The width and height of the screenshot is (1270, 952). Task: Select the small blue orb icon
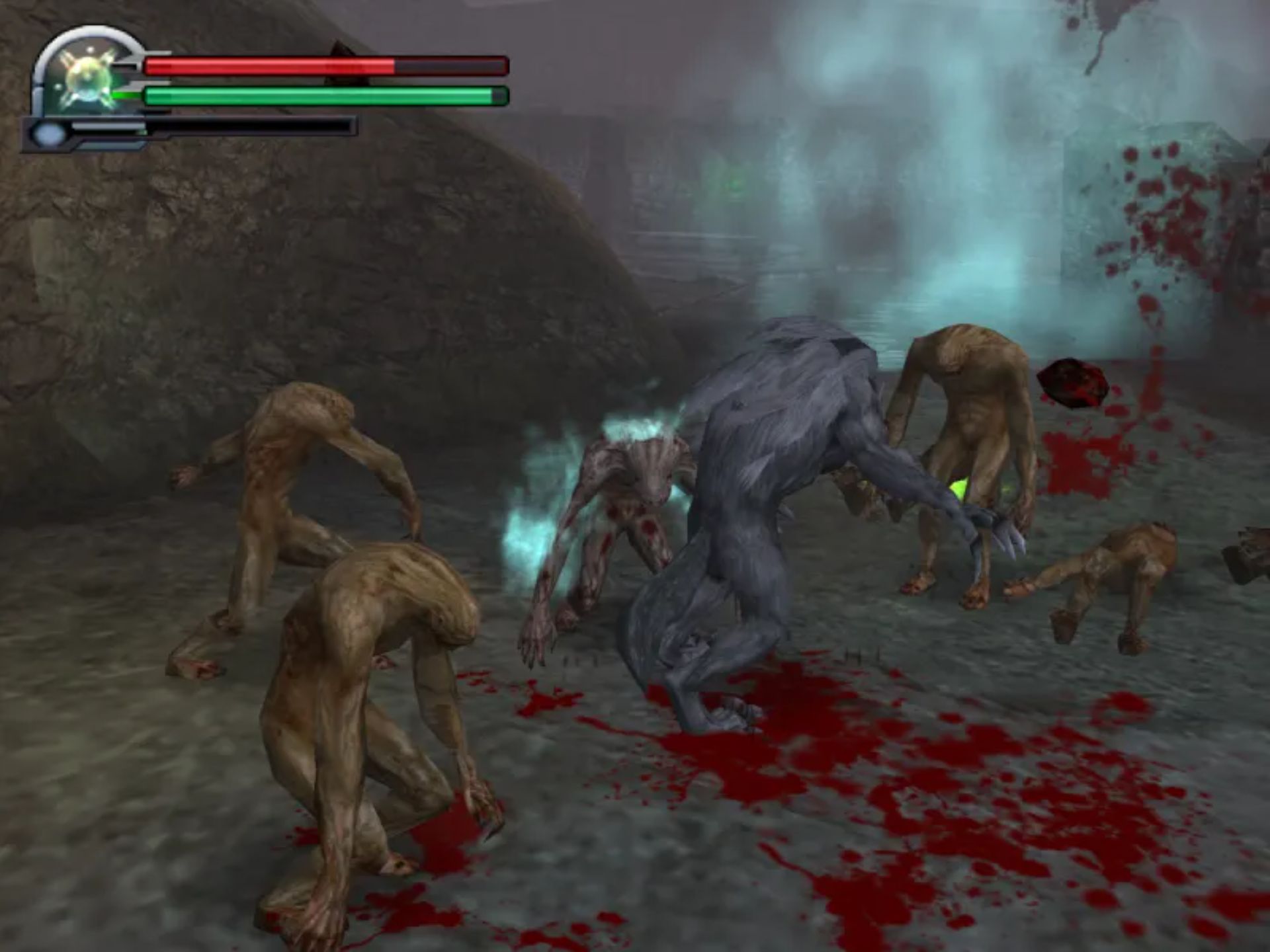48,135
